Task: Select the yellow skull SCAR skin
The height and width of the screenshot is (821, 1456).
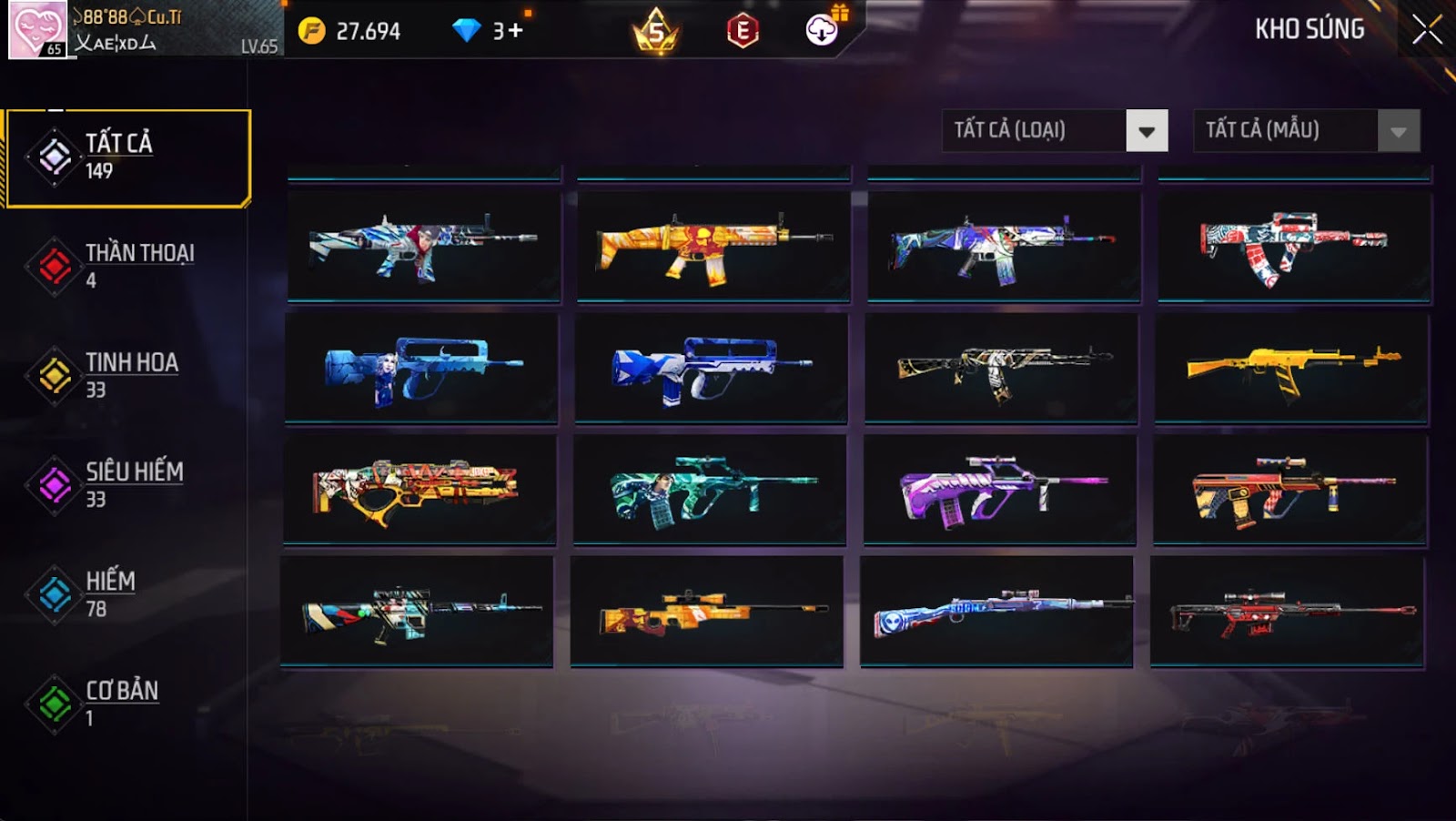Action: click(x=713, y=246)
